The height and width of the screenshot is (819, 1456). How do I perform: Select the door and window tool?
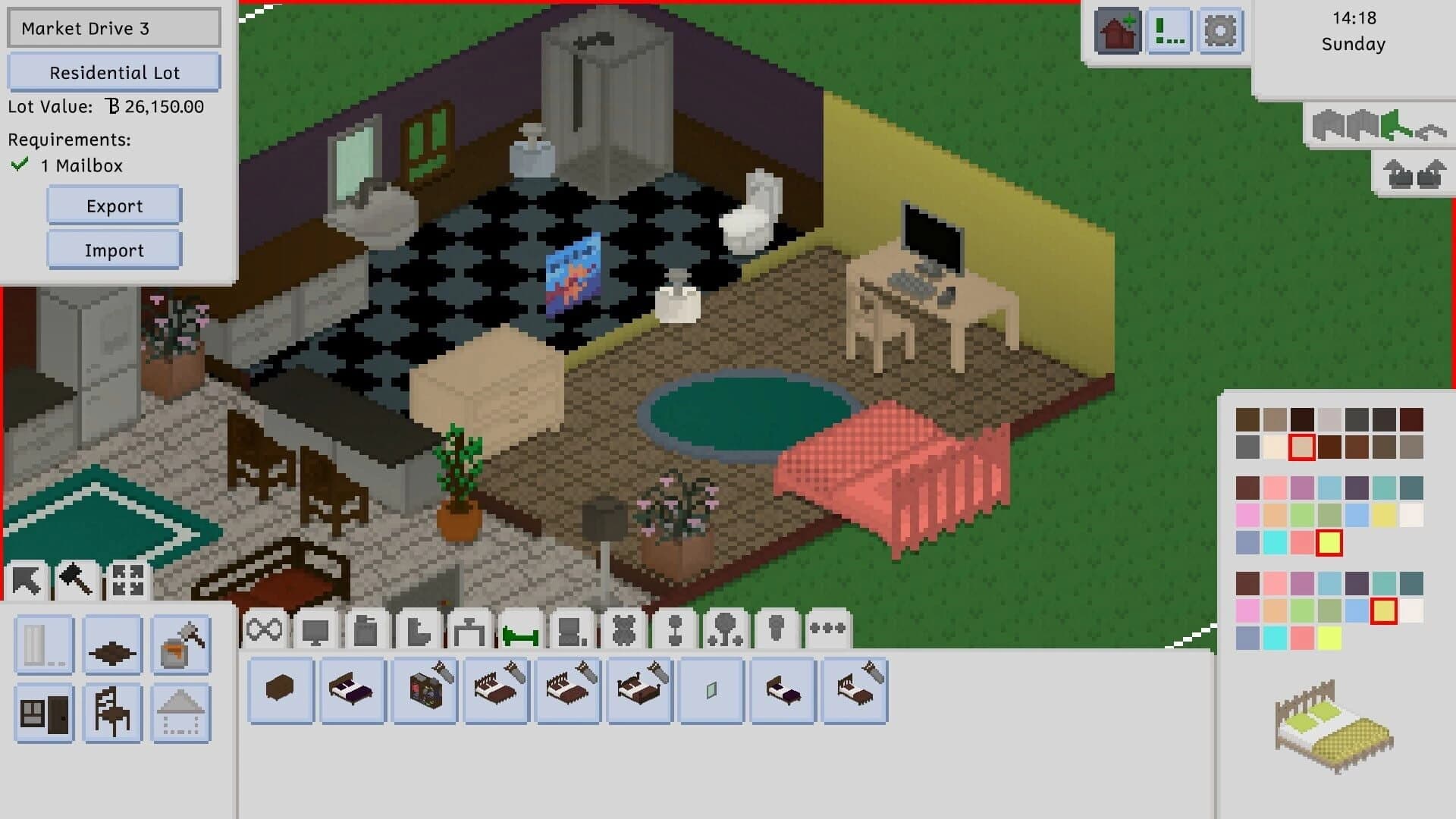[43, 713]
